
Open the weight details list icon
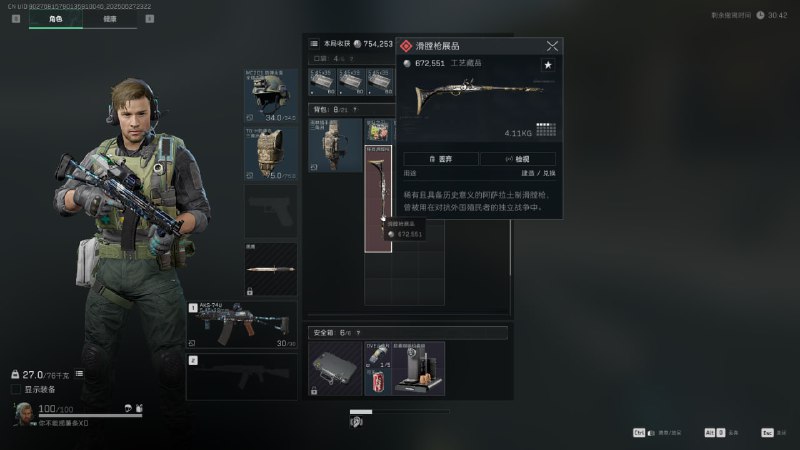(79, 374)
